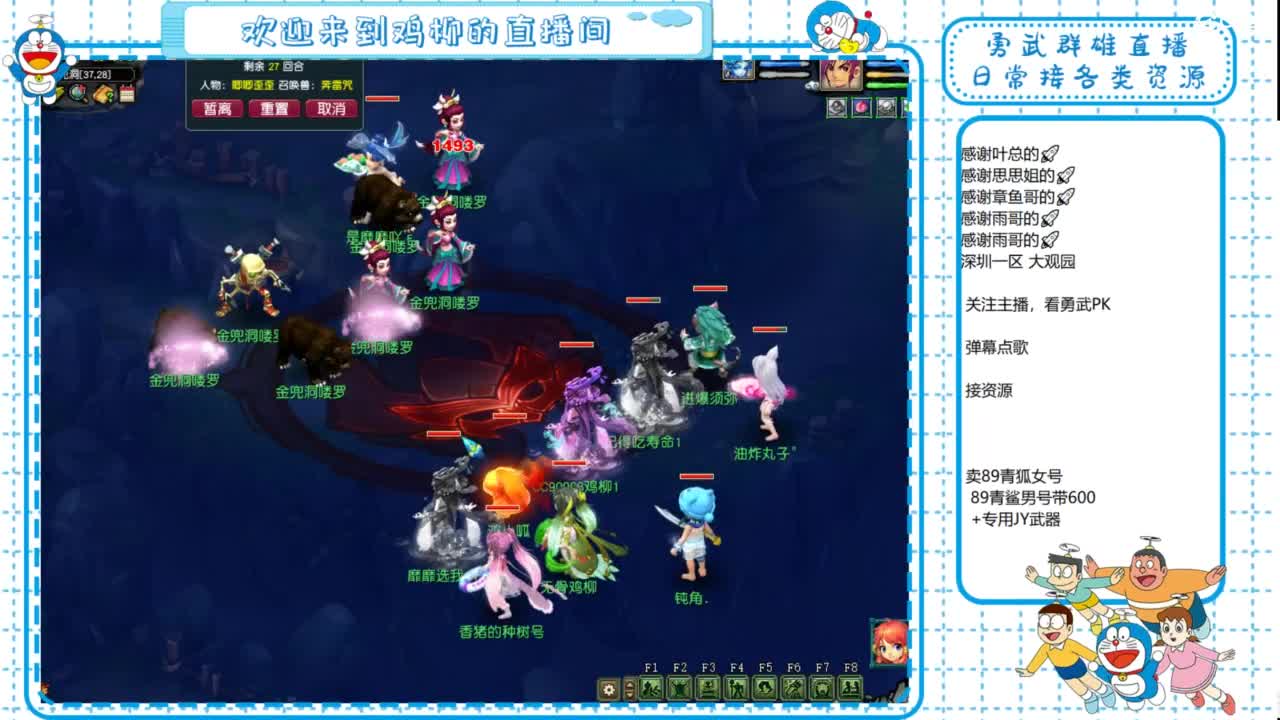The image size is (1280, 720).
Task: Click the green HP bar beside the portrait
Action: [x=884, y=85]
